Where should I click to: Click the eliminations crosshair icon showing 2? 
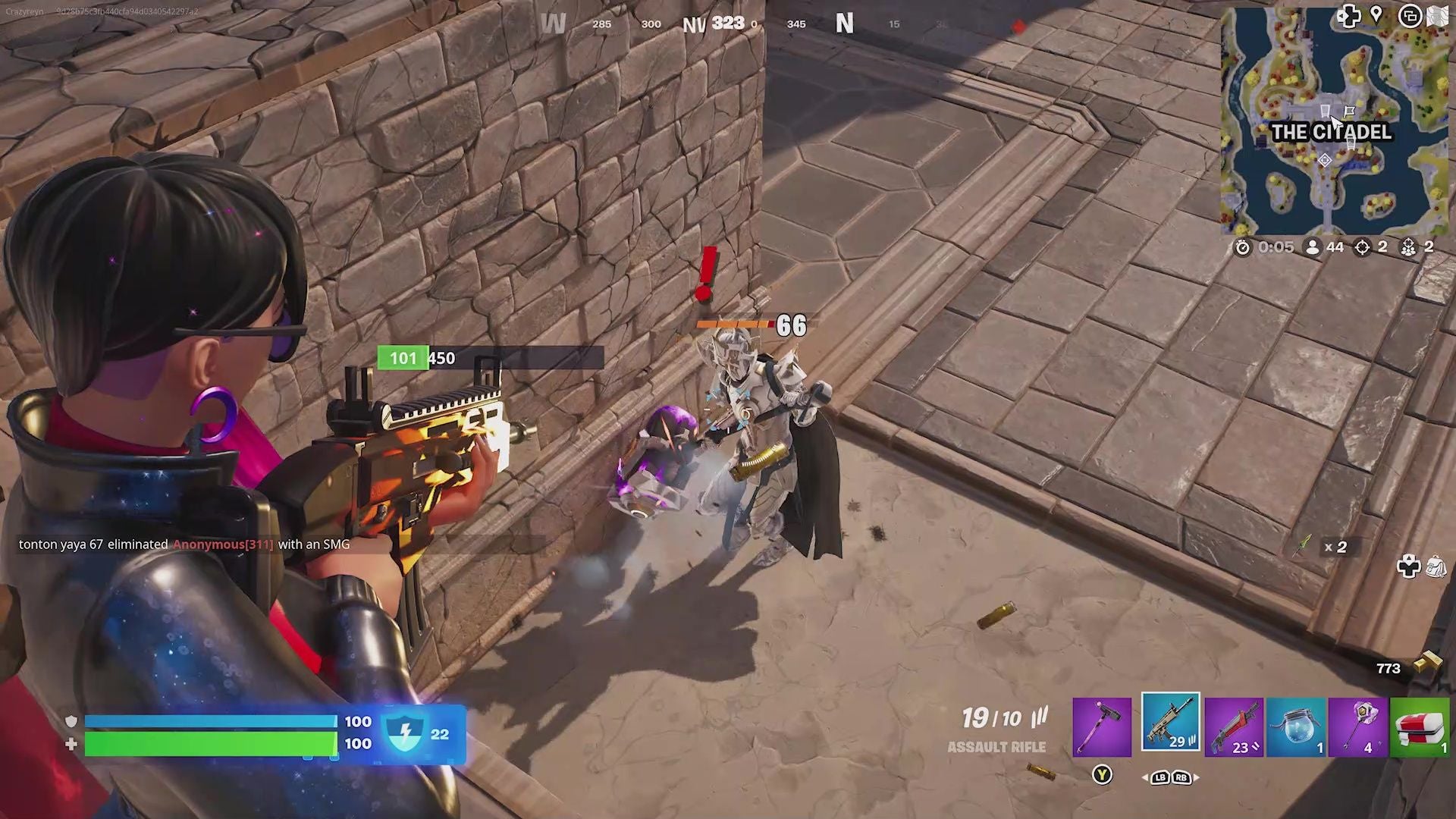coord(1365,246)
